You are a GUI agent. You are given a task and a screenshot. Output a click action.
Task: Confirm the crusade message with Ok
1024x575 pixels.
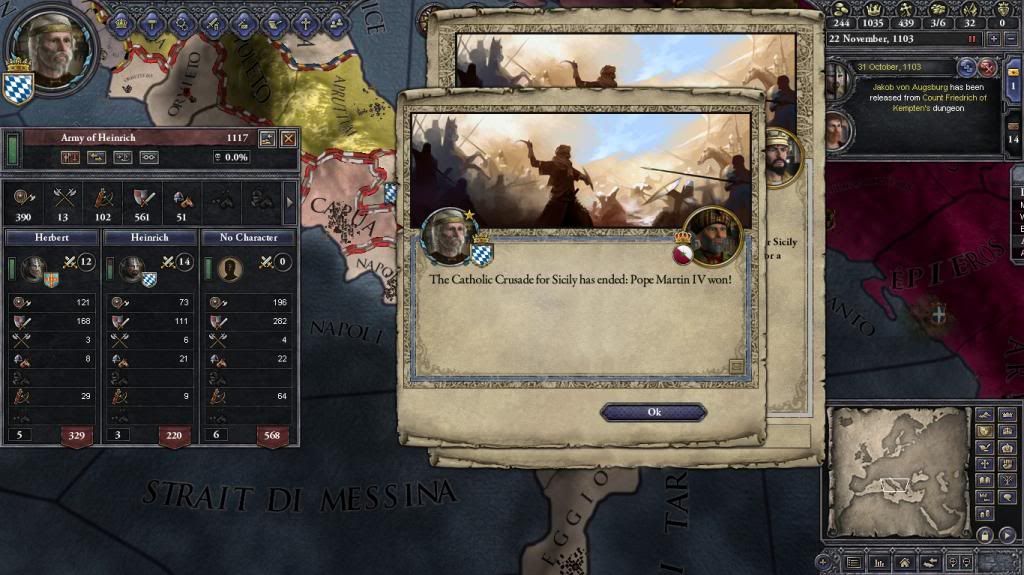[x=653, y=412]
